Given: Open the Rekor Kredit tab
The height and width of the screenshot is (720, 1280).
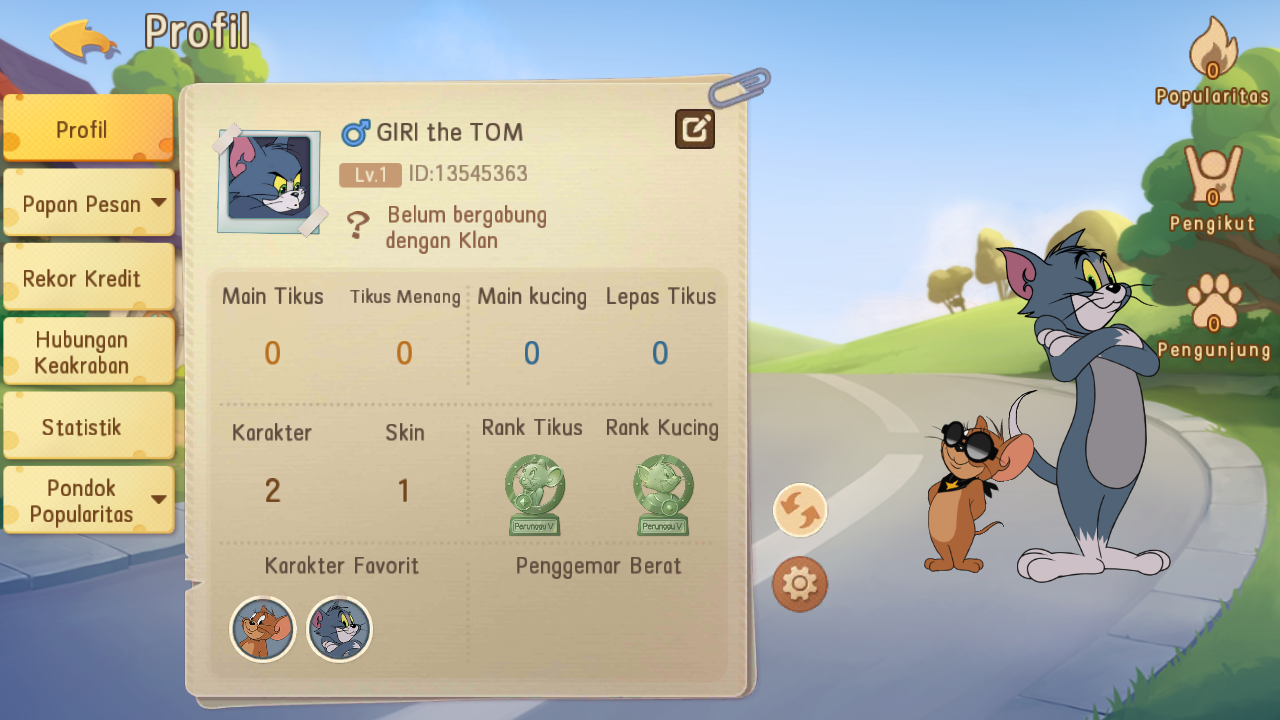Looking at the screenshot, I should pos(88,278).
